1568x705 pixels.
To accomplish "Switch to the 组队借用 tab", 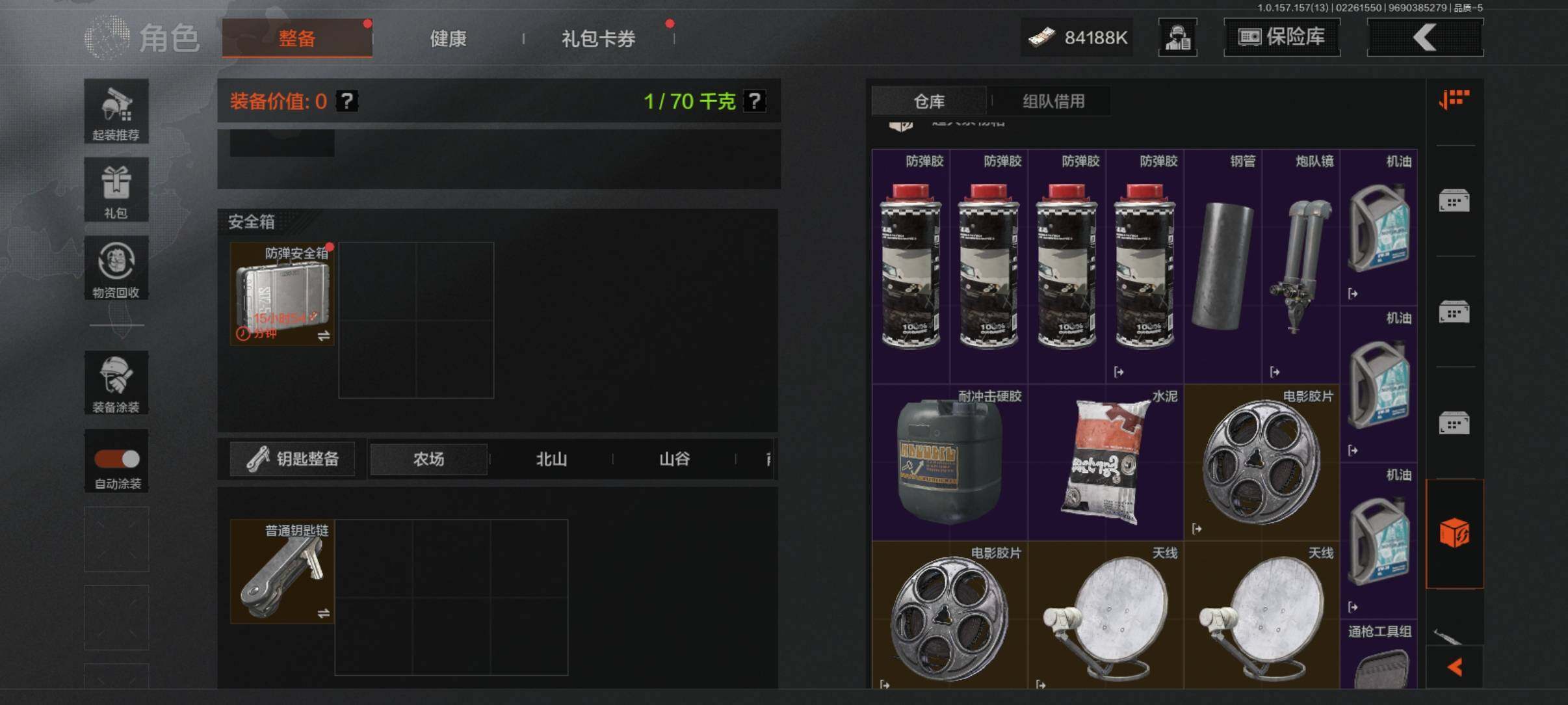I will coord(1053,101).
